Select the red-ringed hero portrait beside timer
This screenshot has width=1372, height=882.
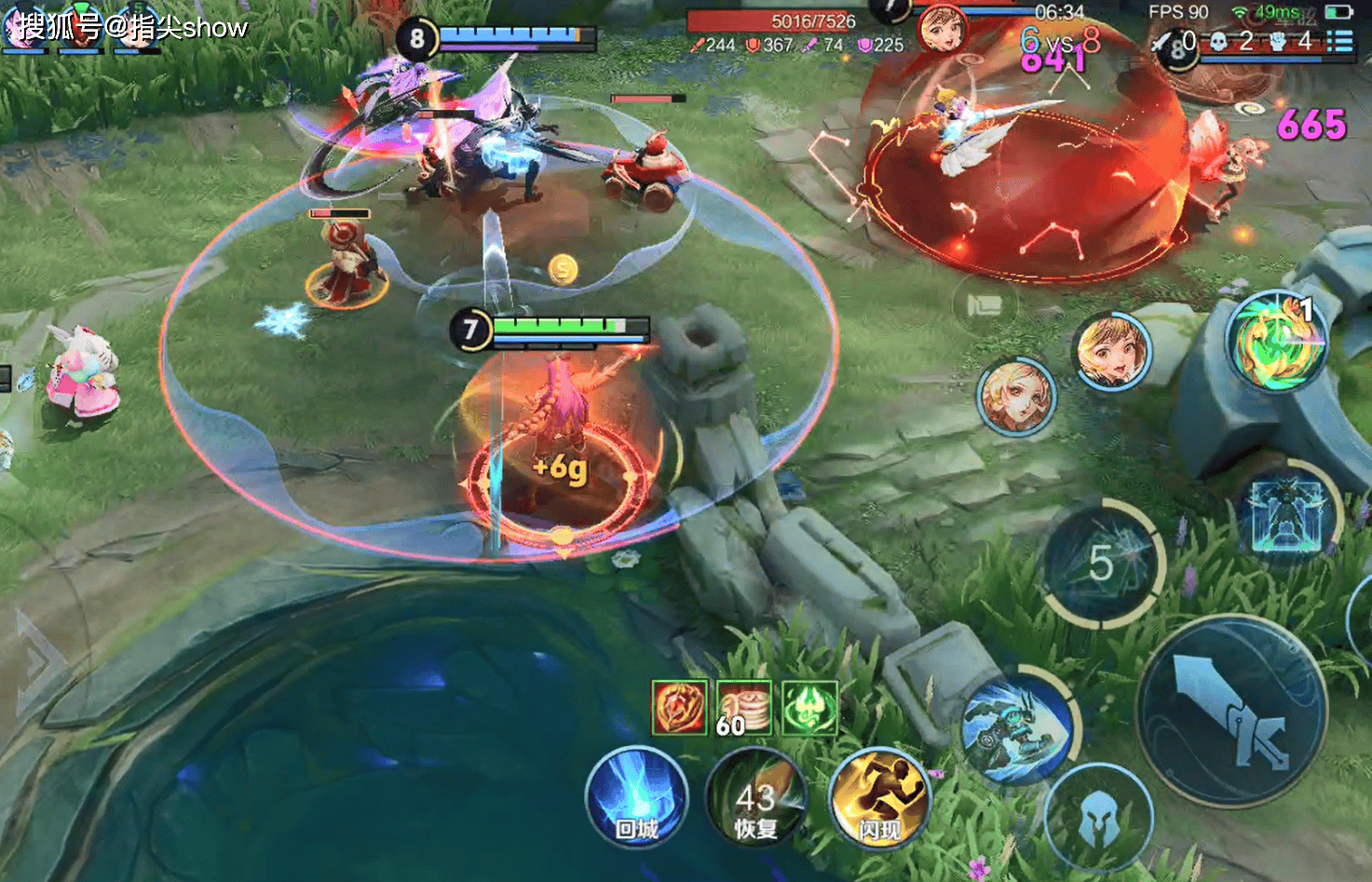(x=942, y=28)
